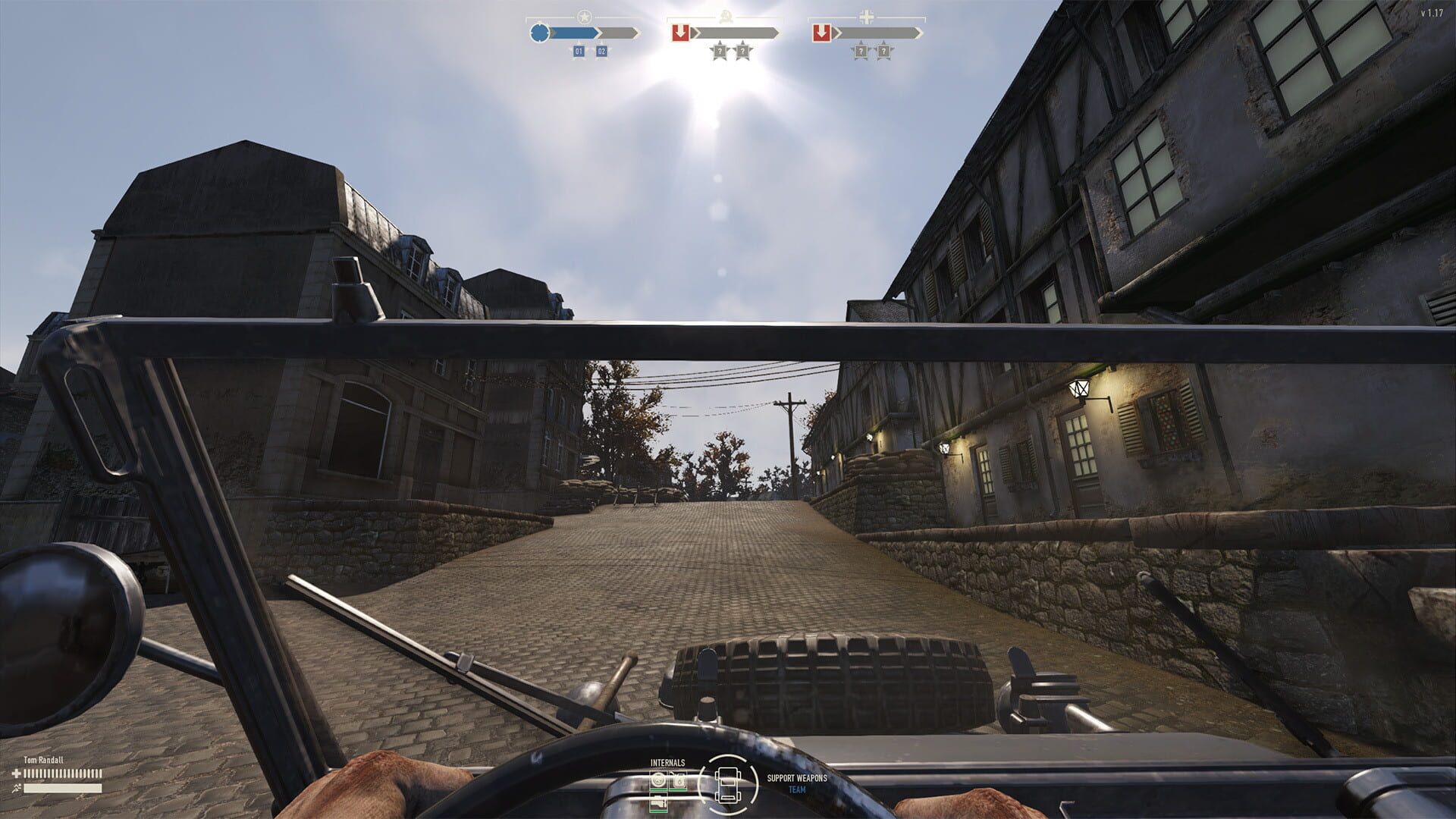The height and width of the screenshot is (819, 1456).
Task: Toggle the blue objective marker on the US bar
Action: [x=539, y=33]
